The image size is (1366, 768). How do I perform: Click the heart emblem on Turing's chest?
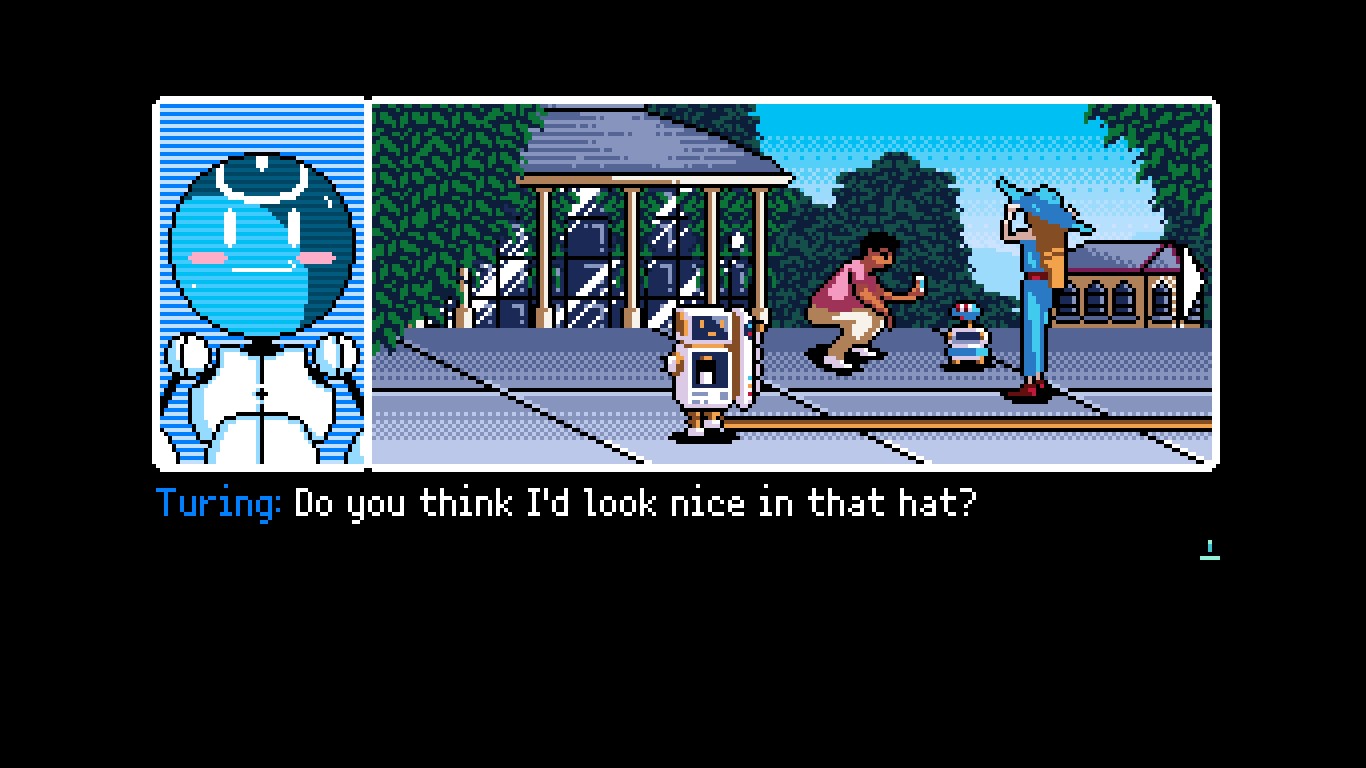point(262,393)
